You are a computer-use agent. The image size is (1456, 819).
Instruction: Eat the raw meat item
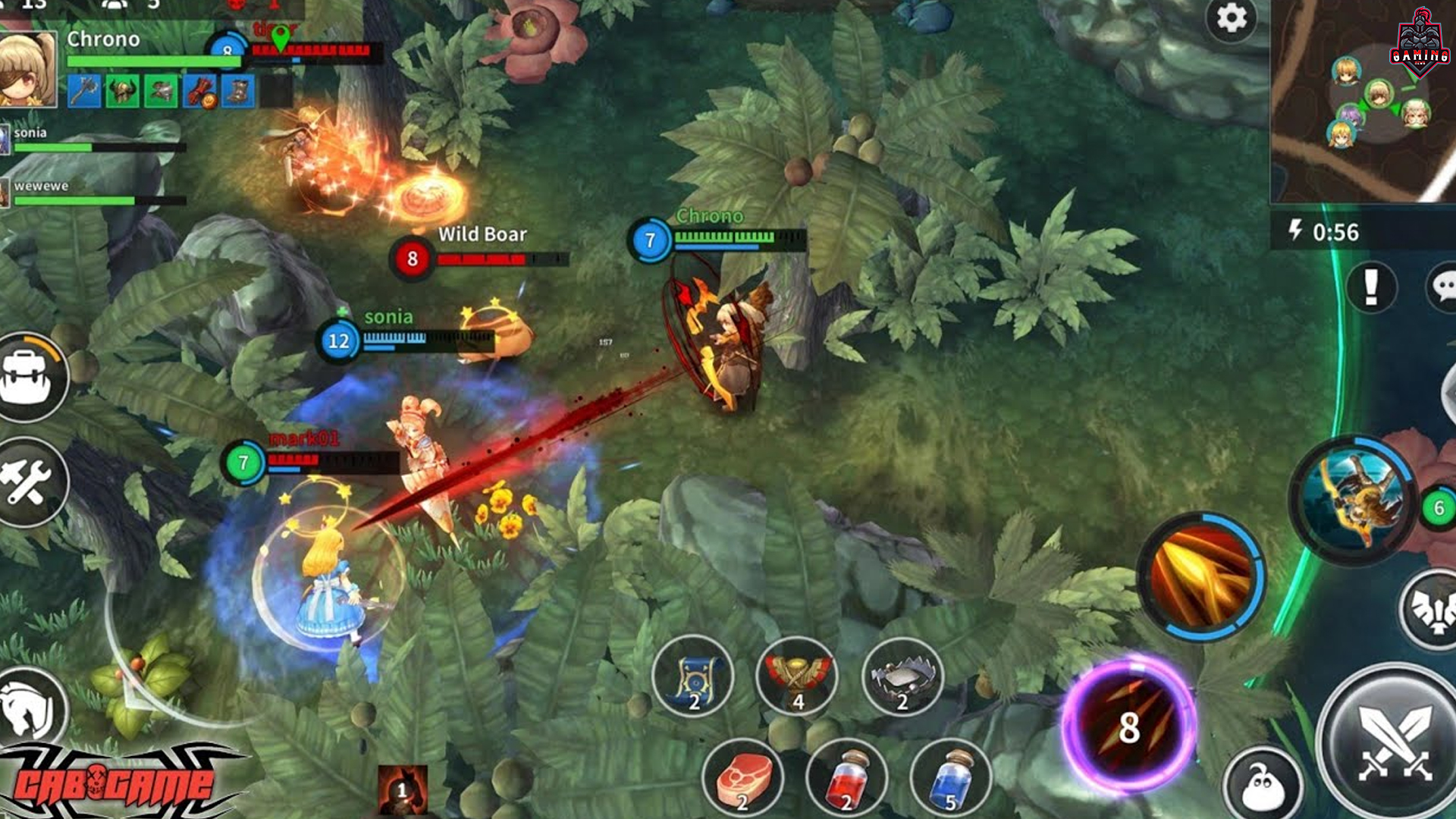pyautogui.click(x=743, y=779)
